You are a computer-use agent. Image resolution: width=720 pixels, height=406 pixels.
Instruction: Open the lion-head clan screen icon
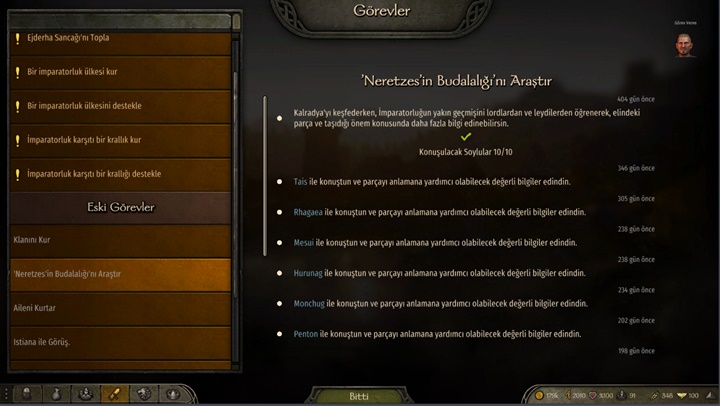click(145, 394)
